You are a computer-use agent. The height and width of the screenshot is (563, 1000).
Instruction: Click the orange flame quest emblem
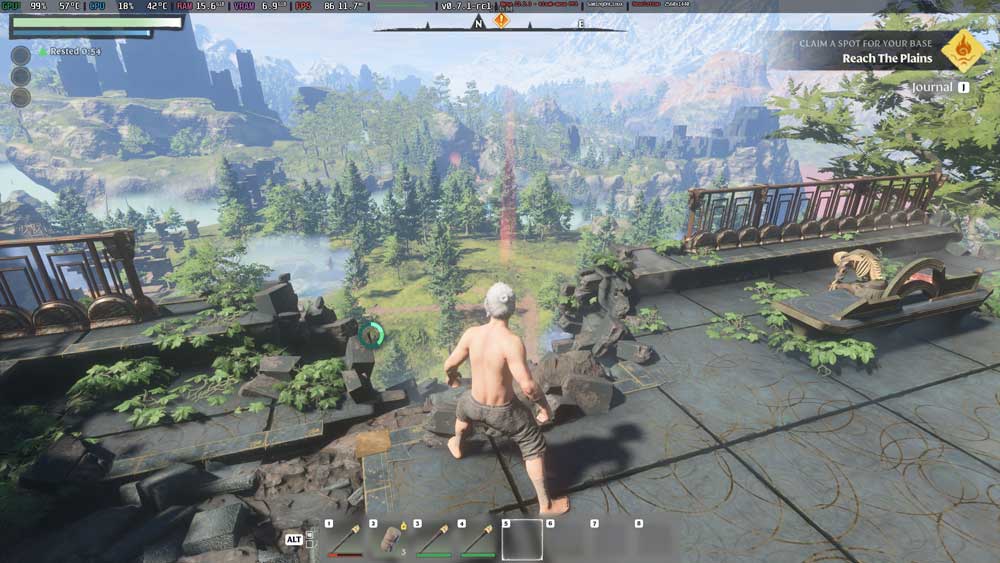click(x=963, y=50)
